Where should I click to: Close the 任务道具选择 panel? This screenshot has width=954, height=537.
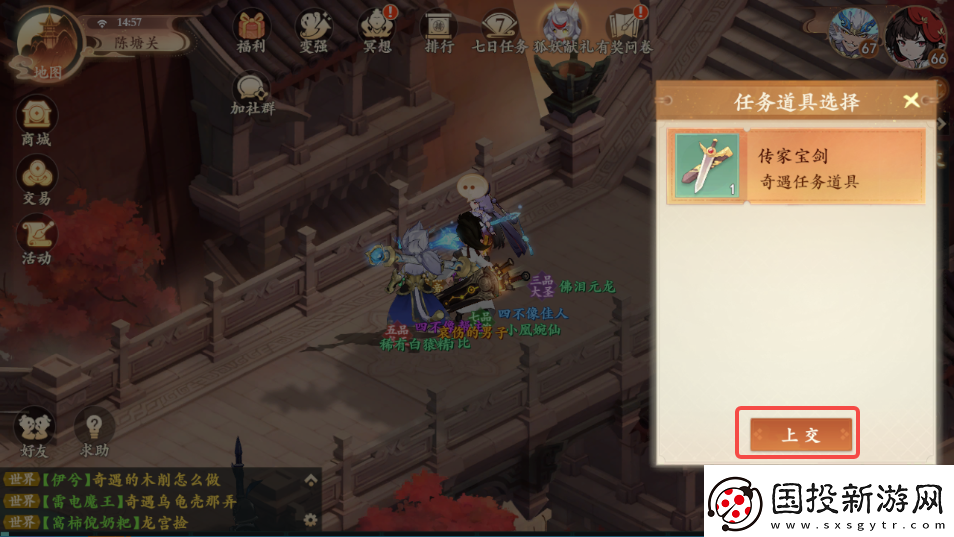(x=910, y=101)
